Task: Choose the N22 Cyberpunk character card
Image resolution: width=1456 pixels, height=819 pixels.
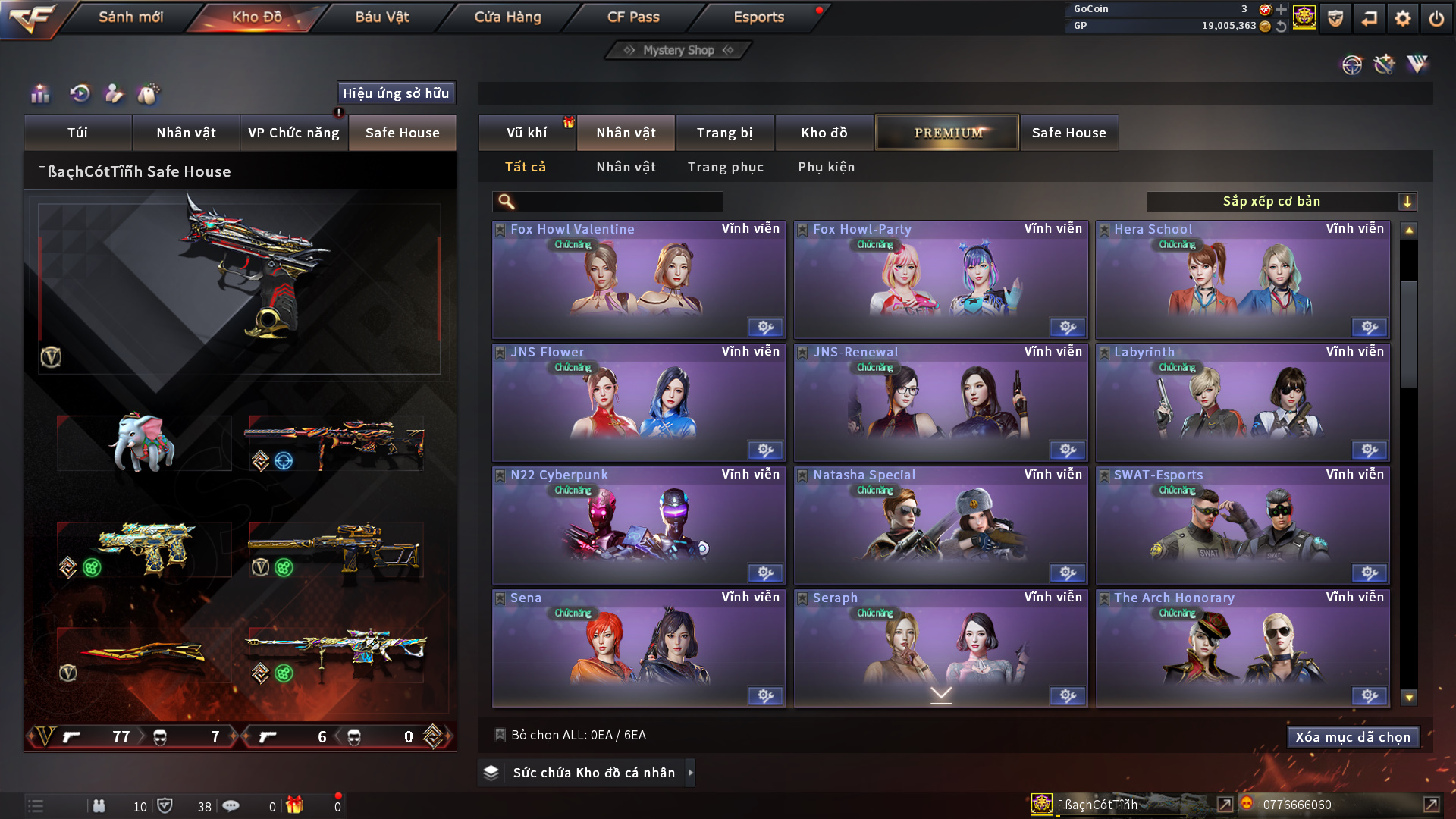Action: 639,526
